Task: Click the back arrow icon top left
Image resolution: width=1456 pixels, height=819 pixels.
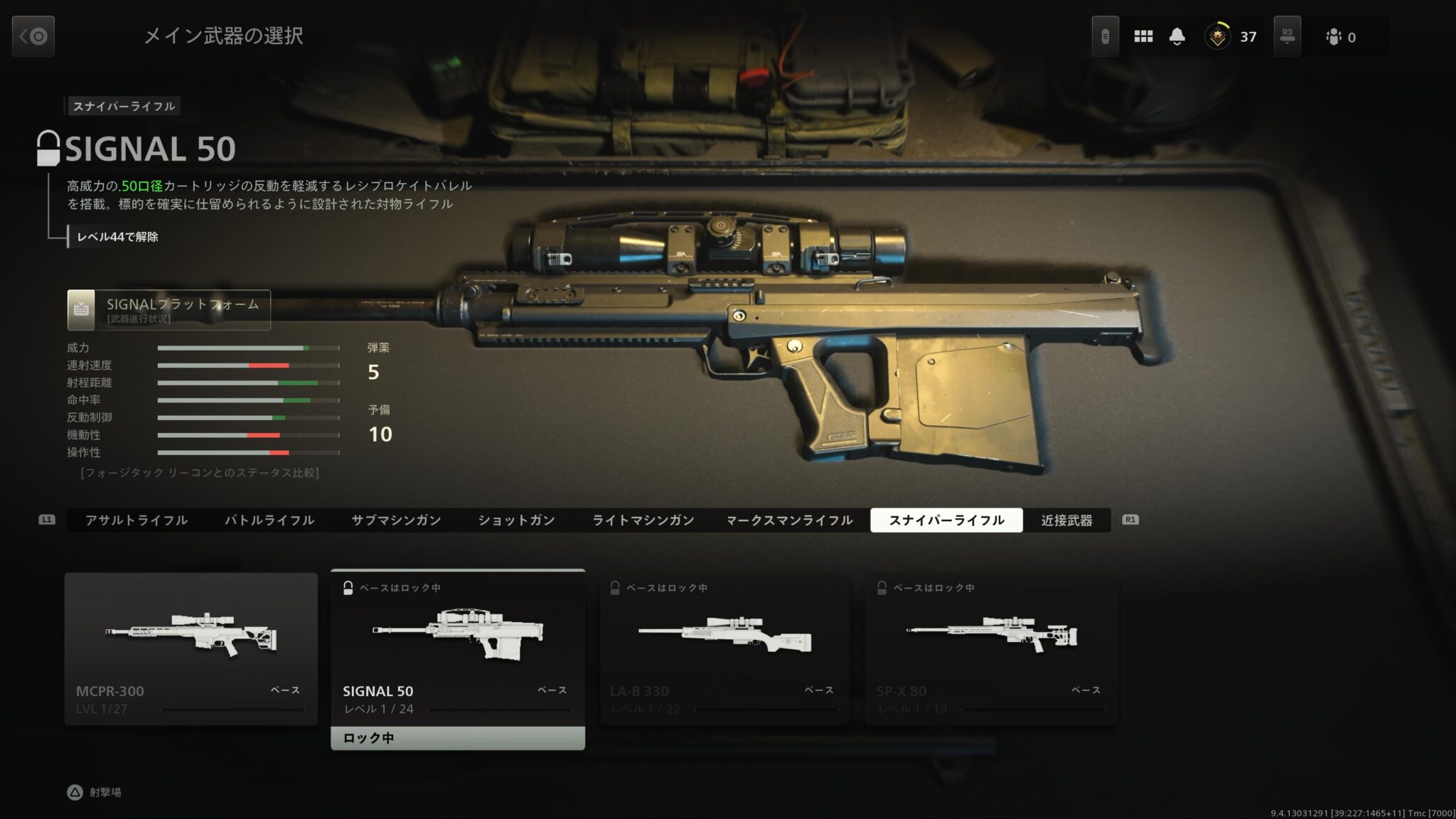Action: point(33,36)
